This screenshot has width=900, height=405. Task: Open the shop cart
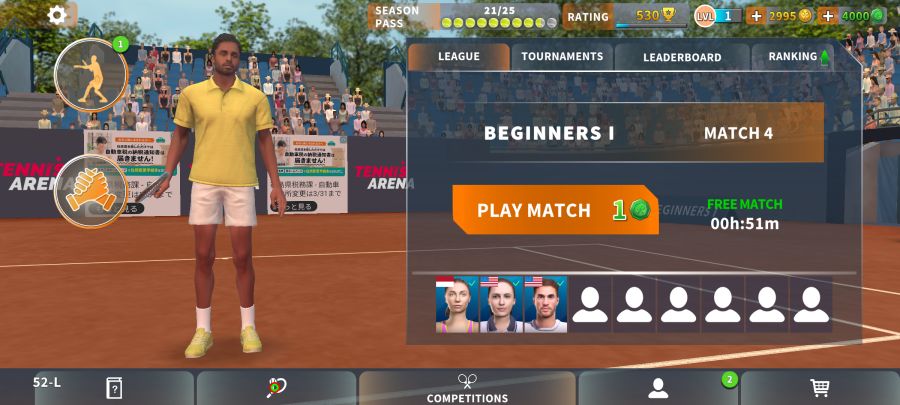(820, 388)
